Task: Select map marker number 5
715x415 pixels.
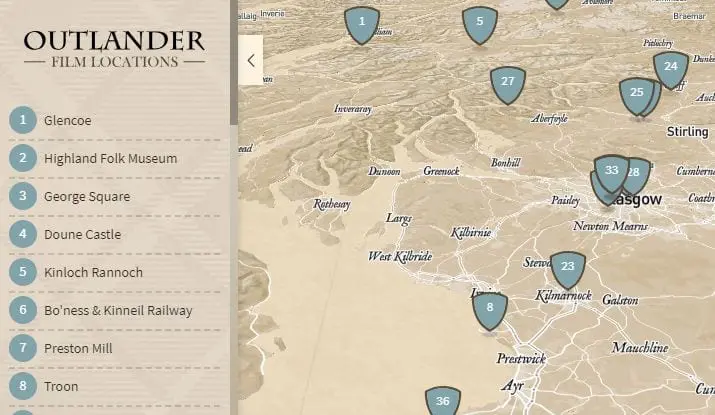Action: point(480,23)
